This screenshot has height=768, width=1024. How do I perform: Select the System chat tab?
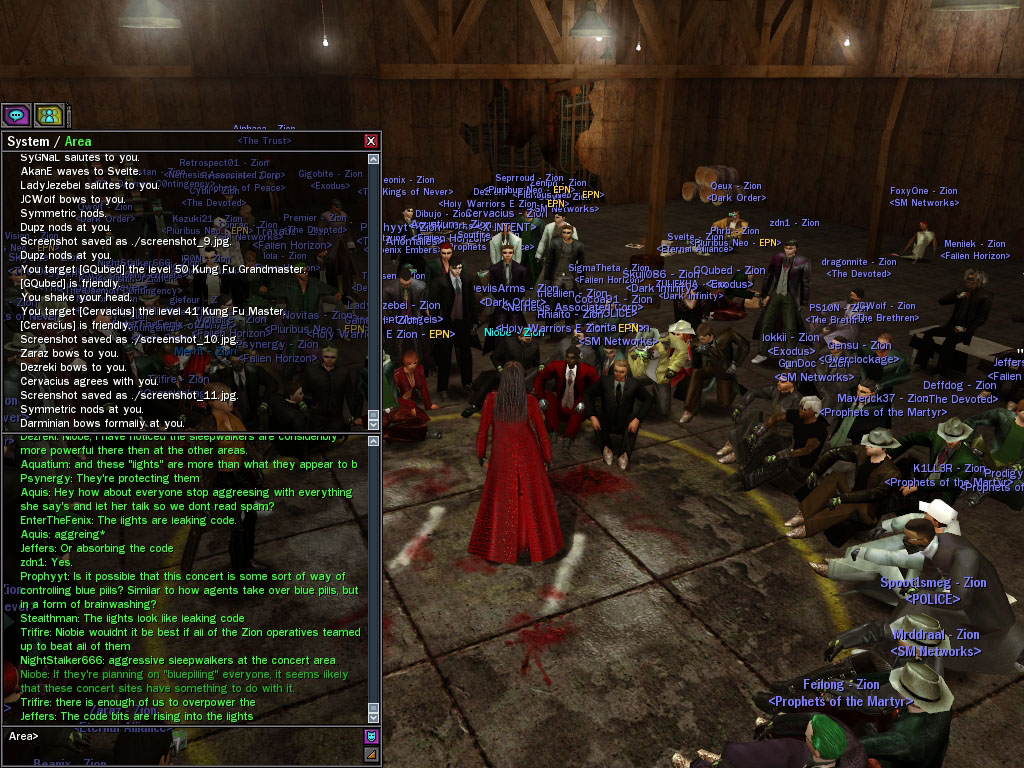point(27,141)
